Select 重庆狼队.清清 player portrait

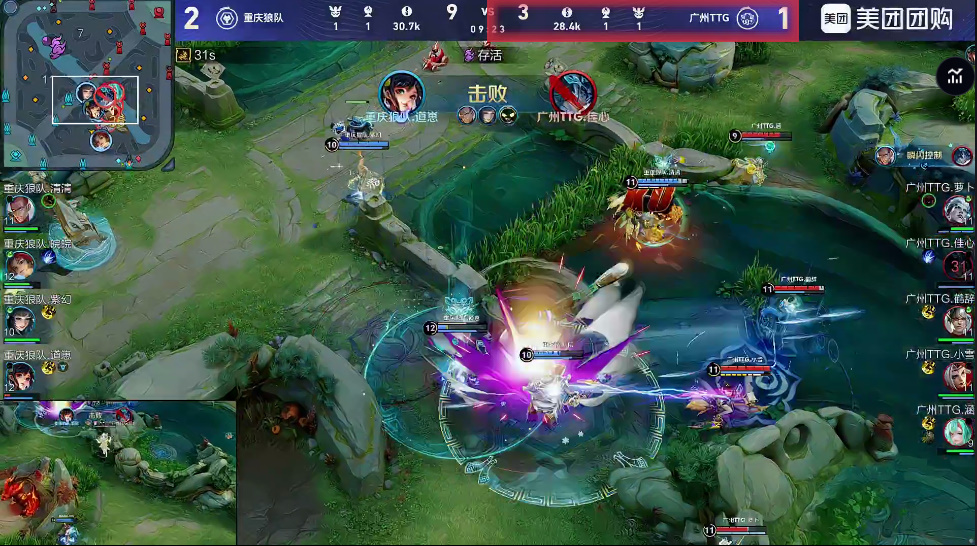[22, 209]
